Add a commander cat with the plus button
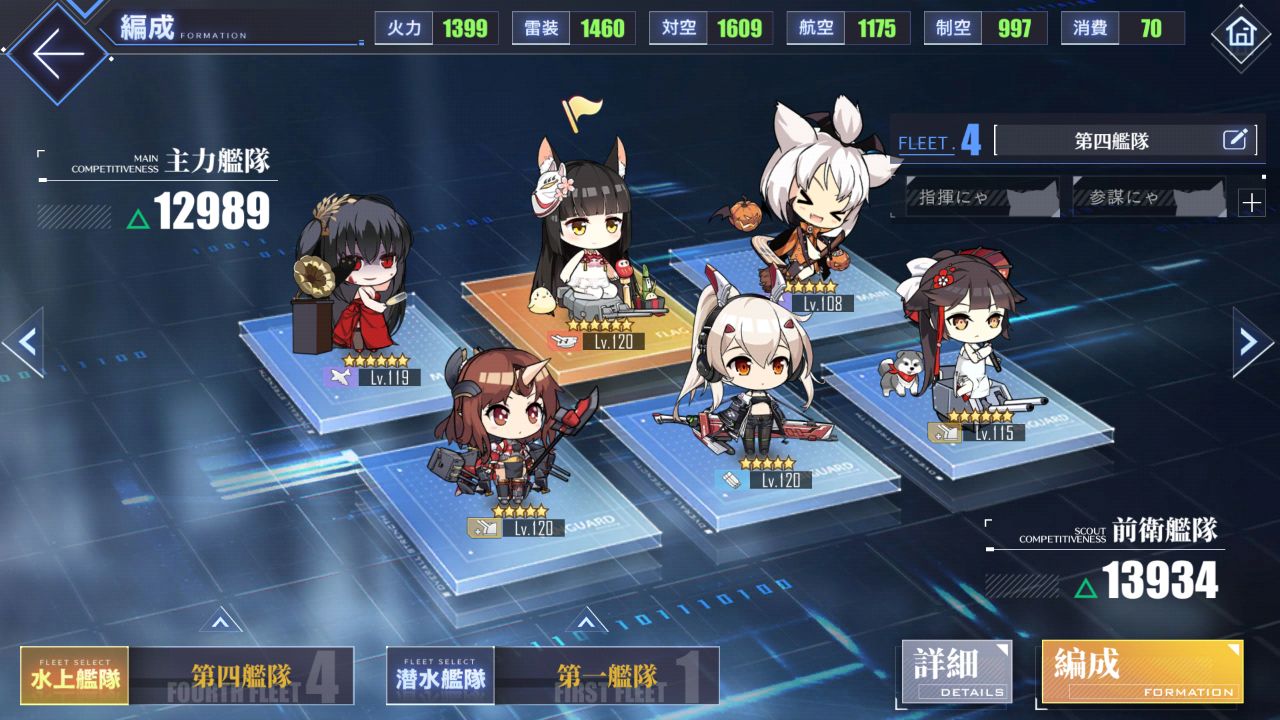 click(1251, 203)
